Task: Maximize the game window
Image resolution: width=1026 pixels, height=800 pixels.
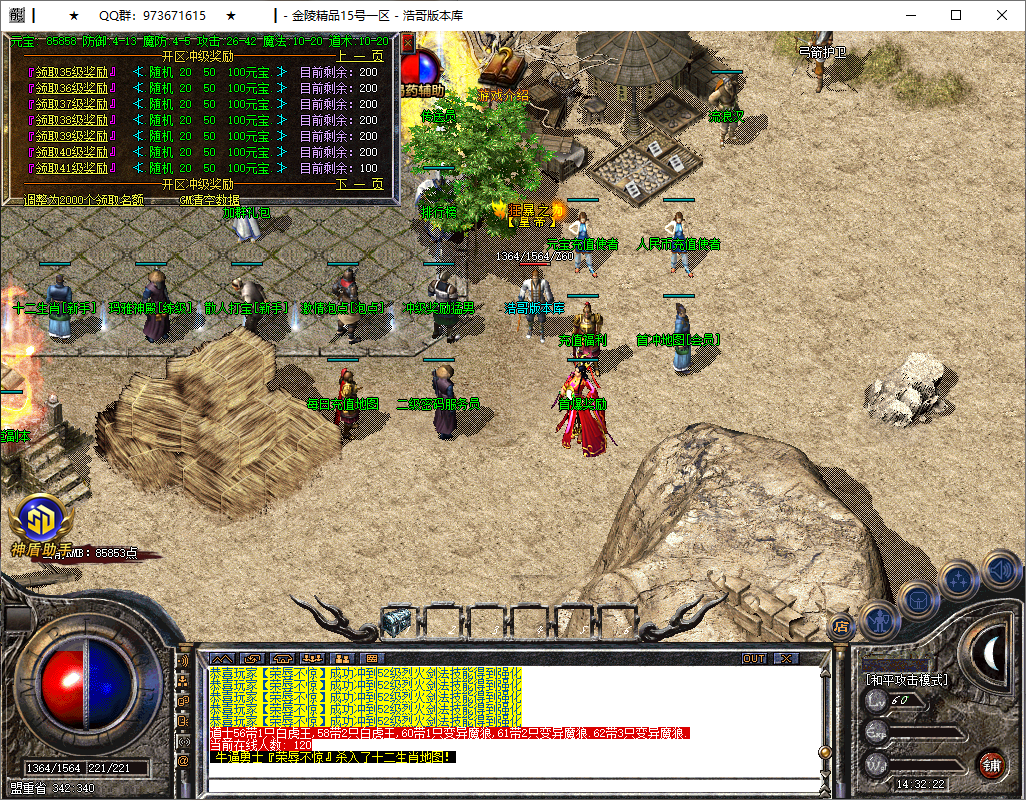Action: [x=956, y=15]
